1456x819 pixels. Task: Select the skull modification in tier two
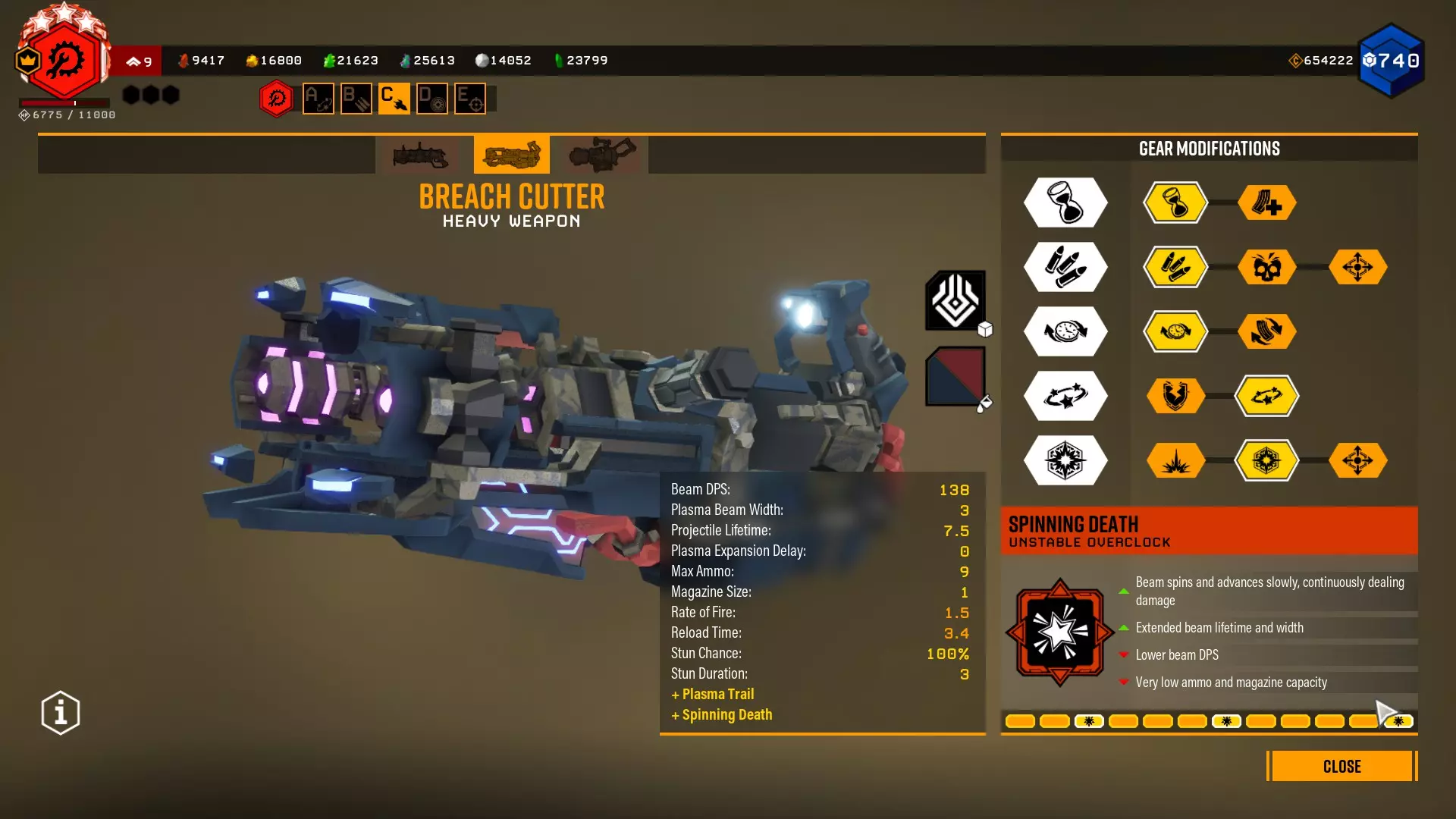coord(1266,267)
